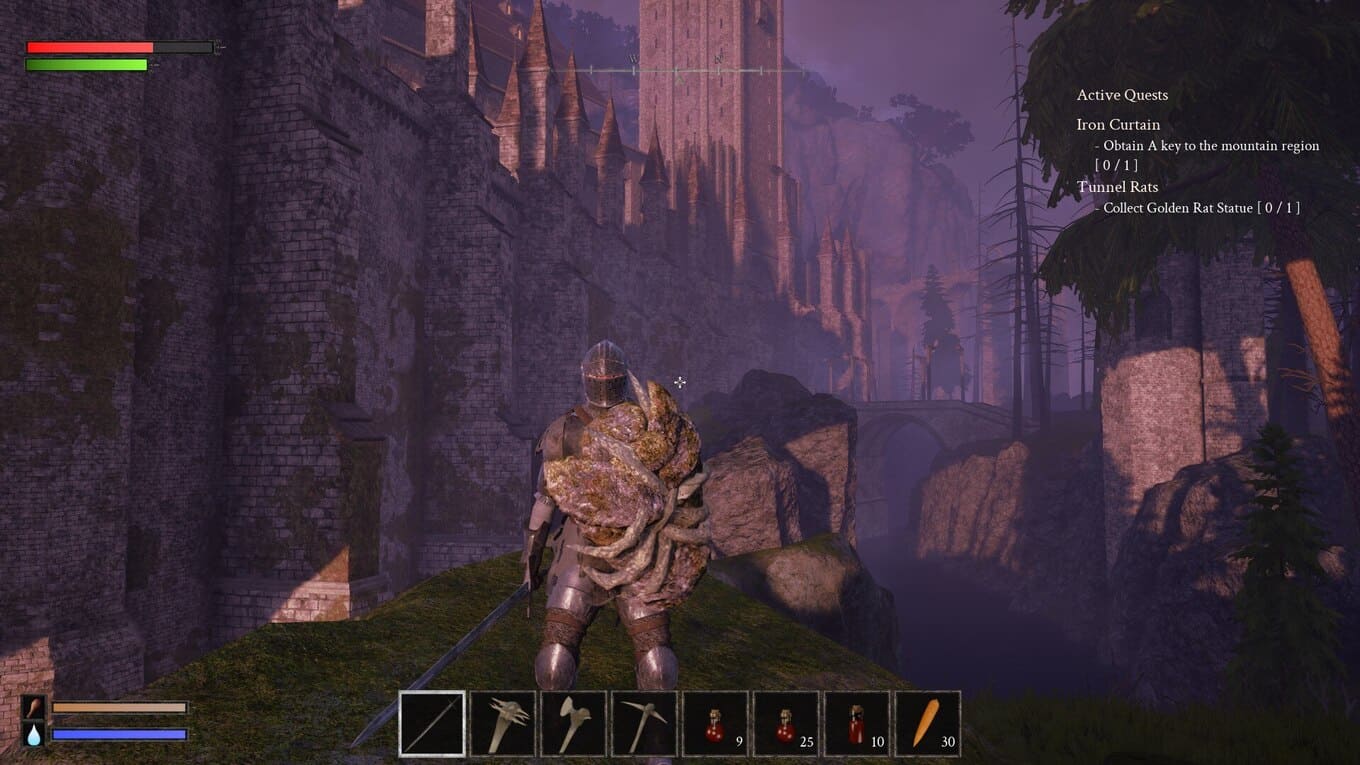The image size is (1360, 765).
Task: Open the Iron Curtain quest entry
Action: 1118,125
